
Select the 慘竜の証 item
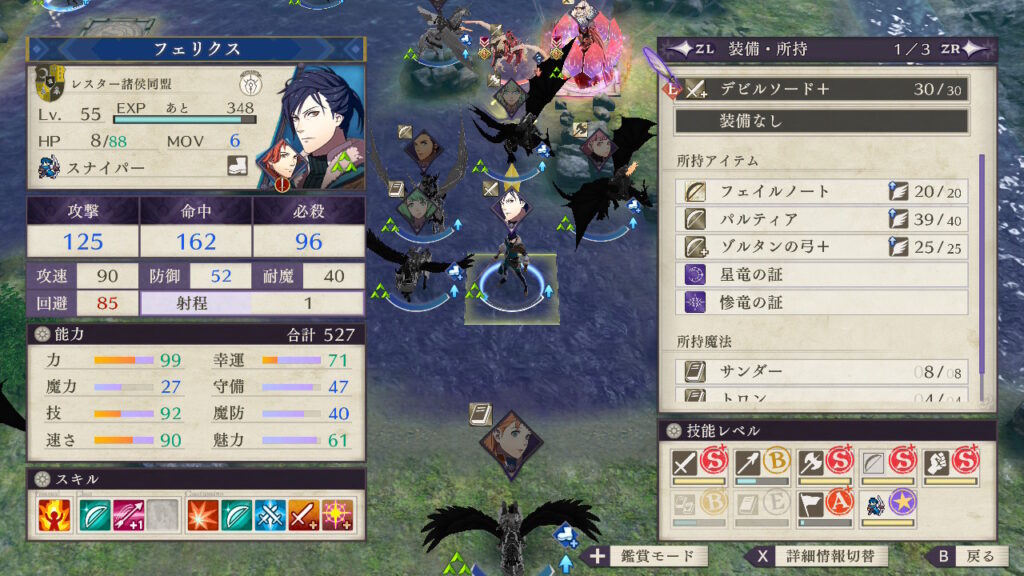tap(820, 301)
